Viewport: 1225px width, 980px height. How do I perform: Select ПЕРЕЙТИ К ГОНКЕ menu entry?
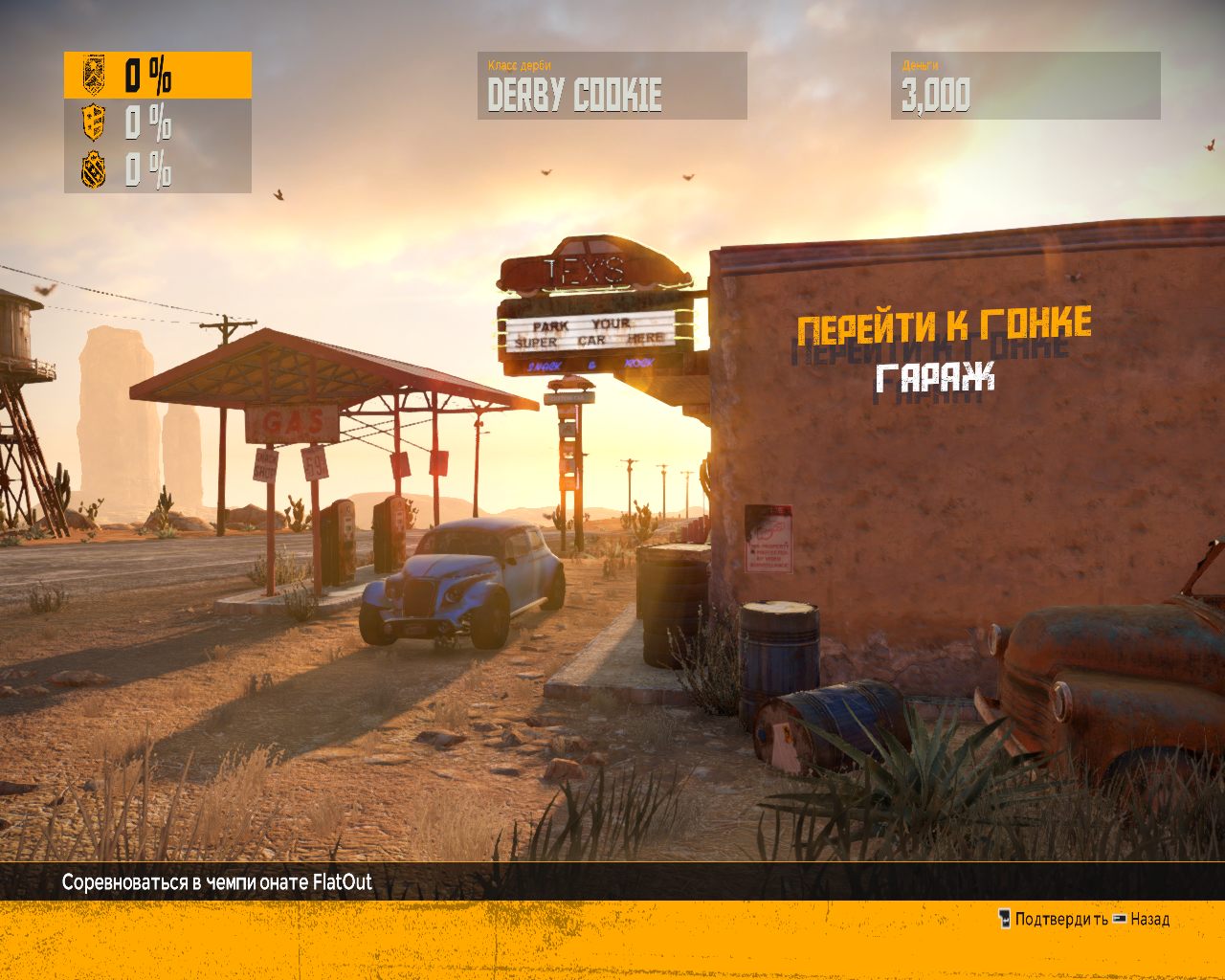point(944,327)
